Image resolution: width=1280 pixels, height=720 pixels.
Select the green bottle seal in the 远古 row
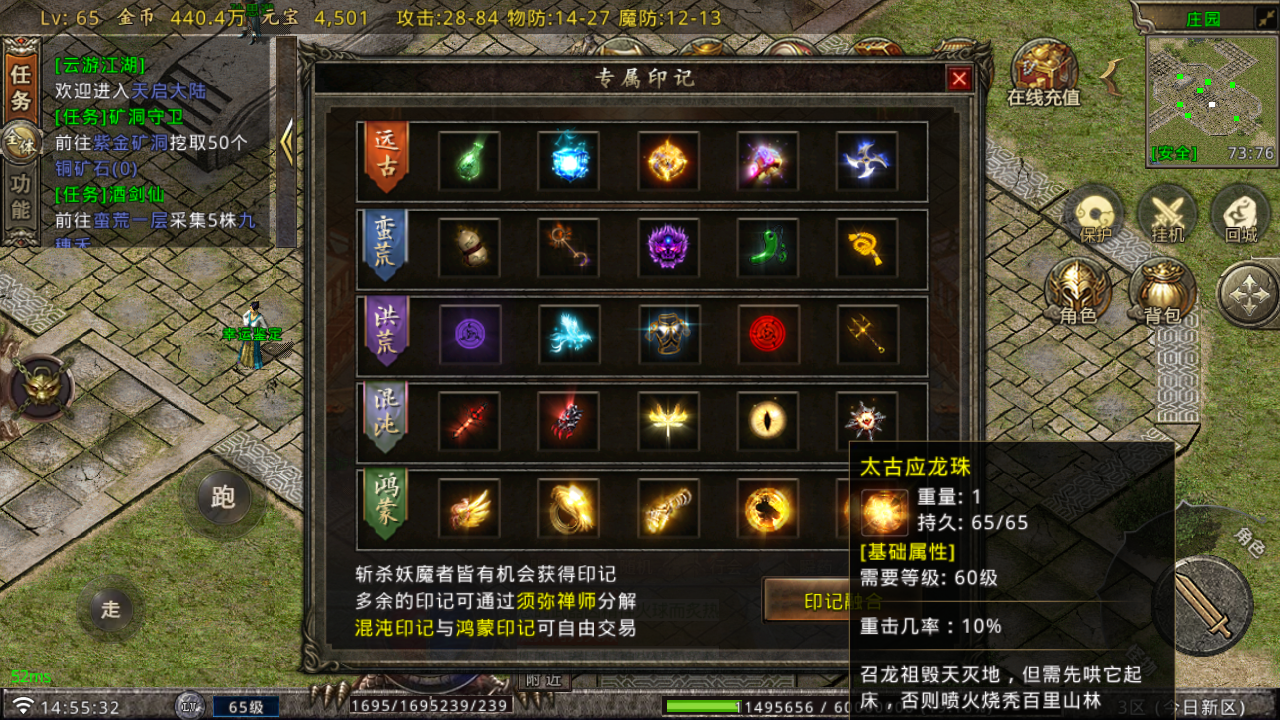click(x=468, y=160)
